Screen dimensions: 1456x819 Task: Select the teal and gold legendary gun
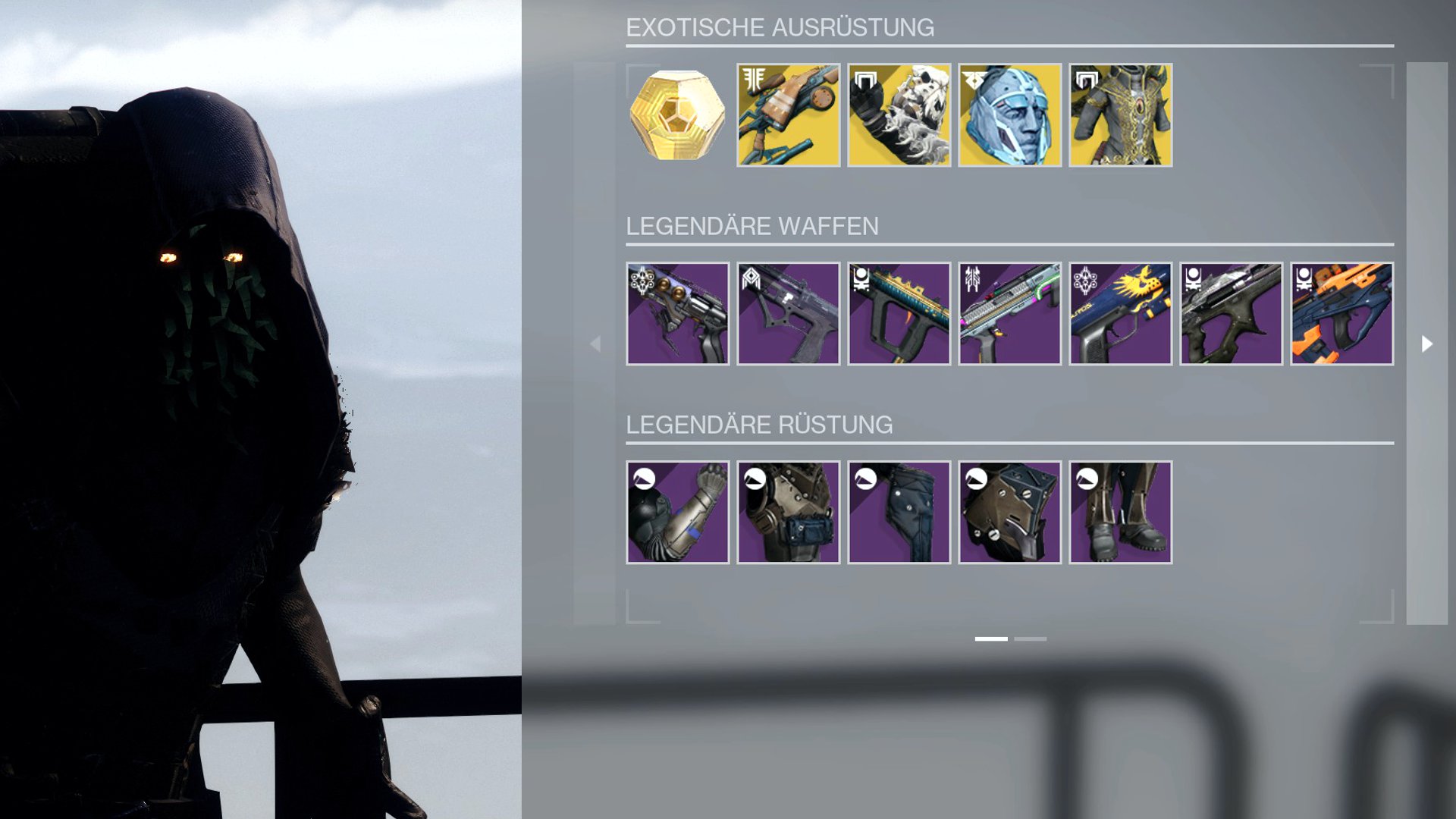[x=899, y=314]
